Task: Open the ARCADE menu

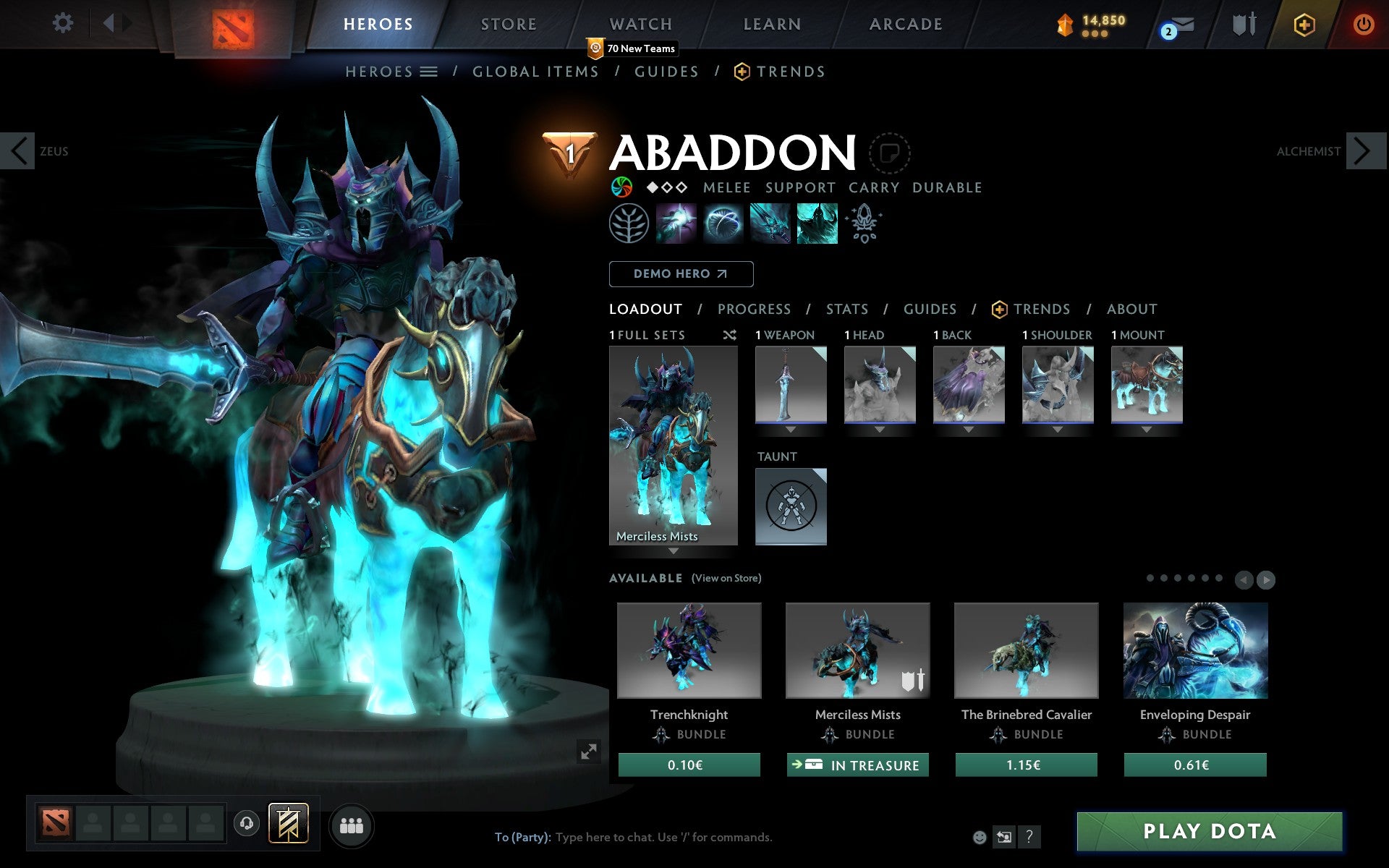Action: [x=905, y=23]
